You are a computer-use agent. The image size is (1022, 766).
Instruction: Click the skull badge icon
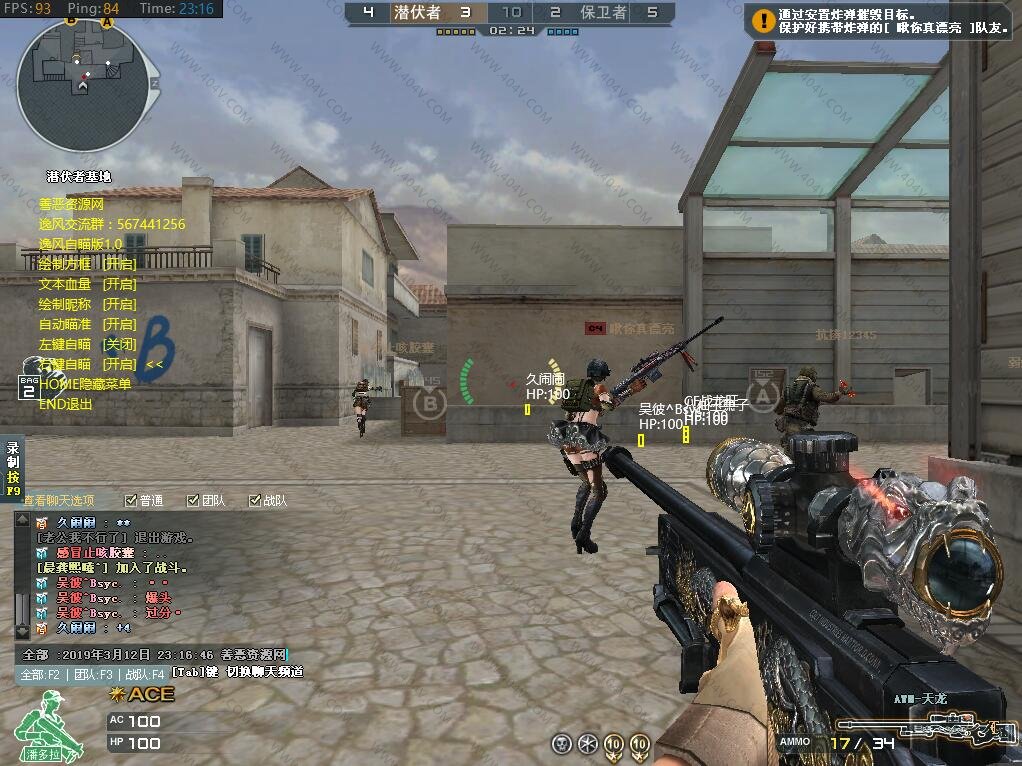click(x=562, y=743)
